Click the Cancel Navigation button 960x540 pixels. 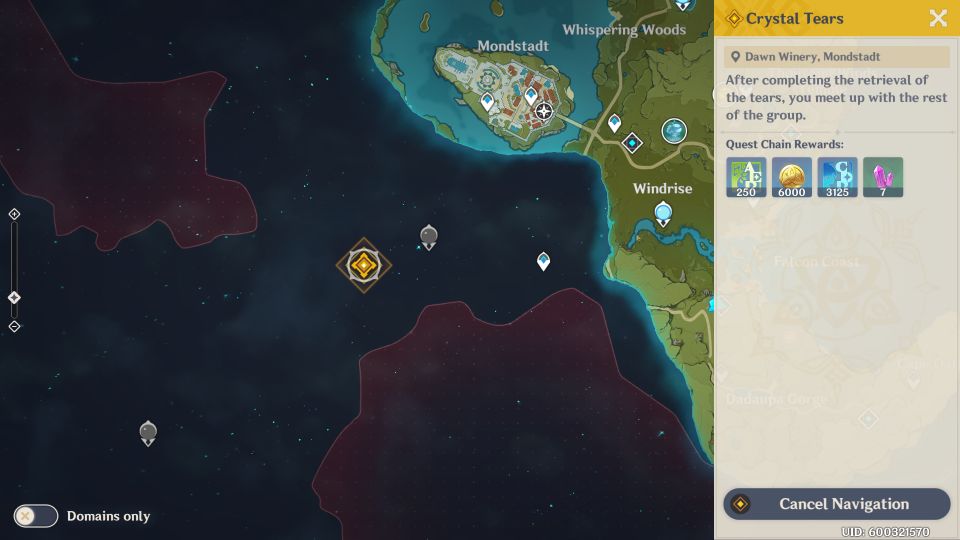(x=836, y=504)
